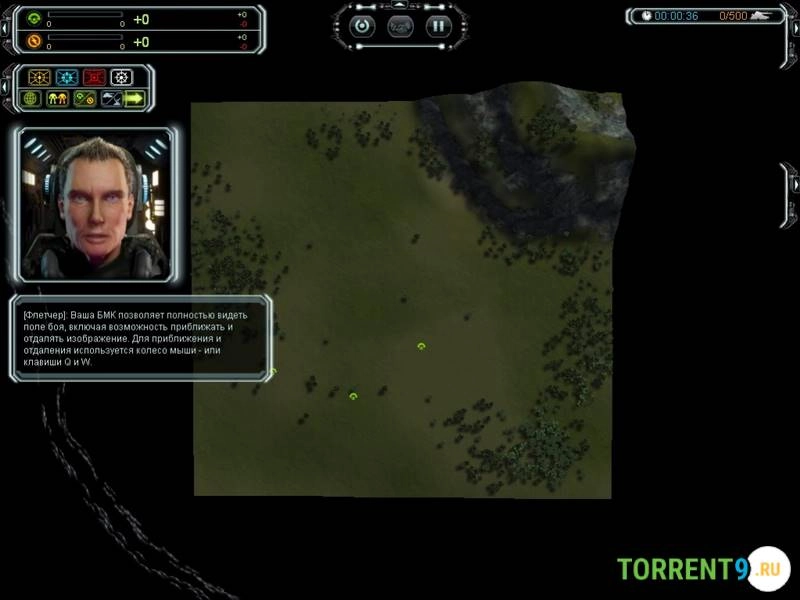Select the blue grid overlay icon

(x=67, y=77)
